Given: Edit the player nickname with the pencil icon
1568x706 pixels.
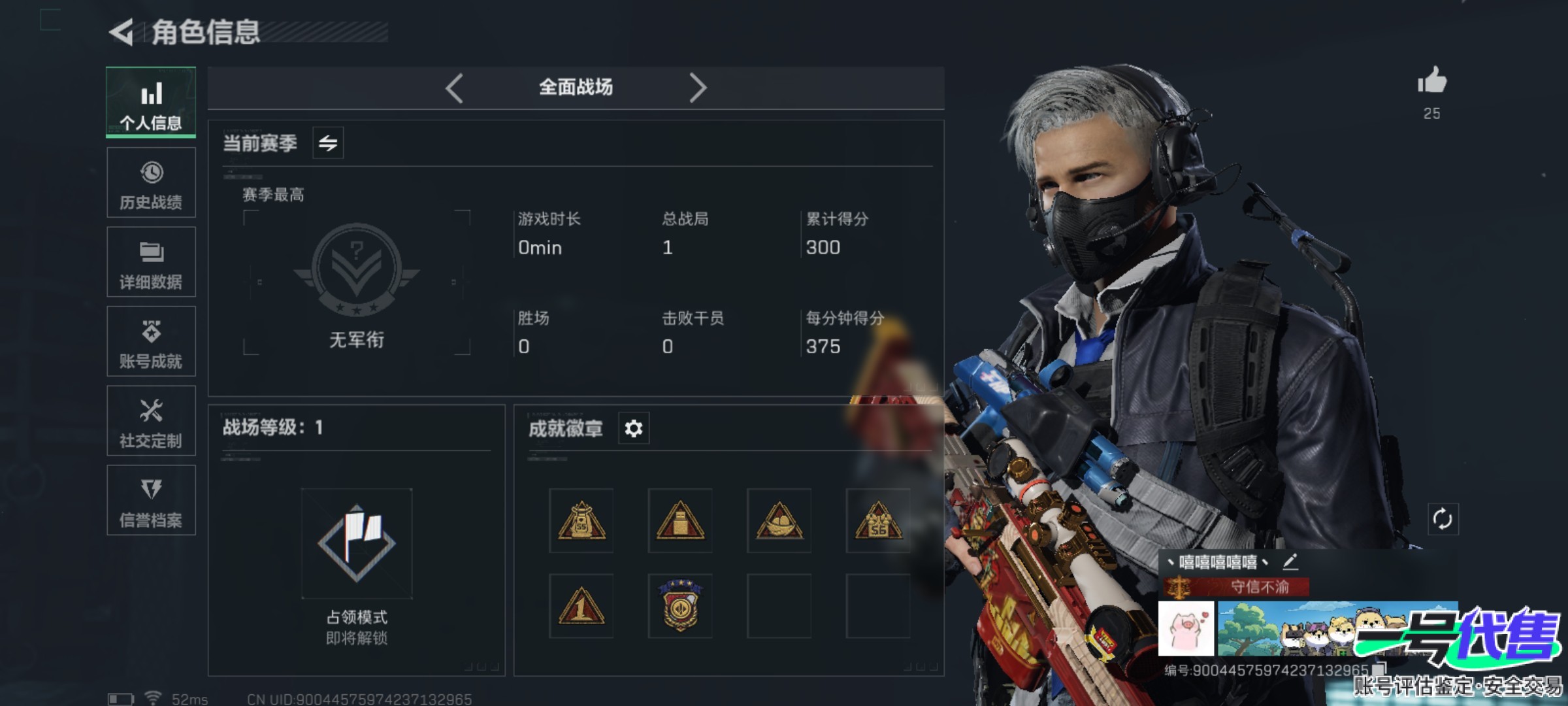Looking at the screenshot, I should click(1290, 562).
